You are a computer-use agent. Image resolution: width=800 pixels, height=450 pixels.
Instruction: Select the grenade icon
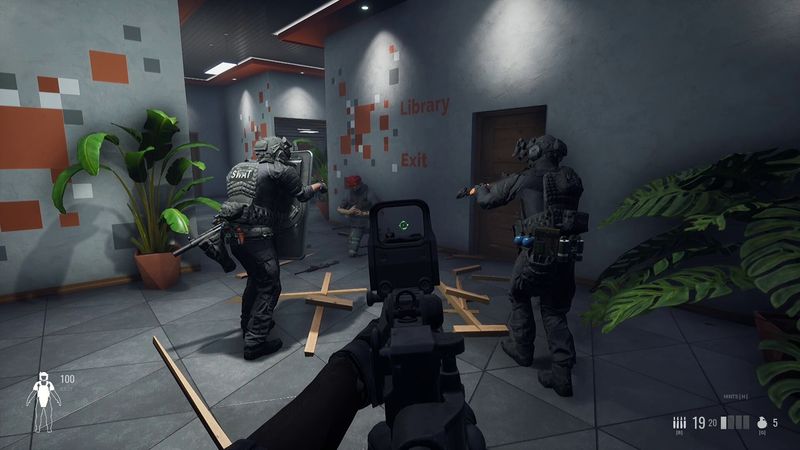tap(763, 423)
